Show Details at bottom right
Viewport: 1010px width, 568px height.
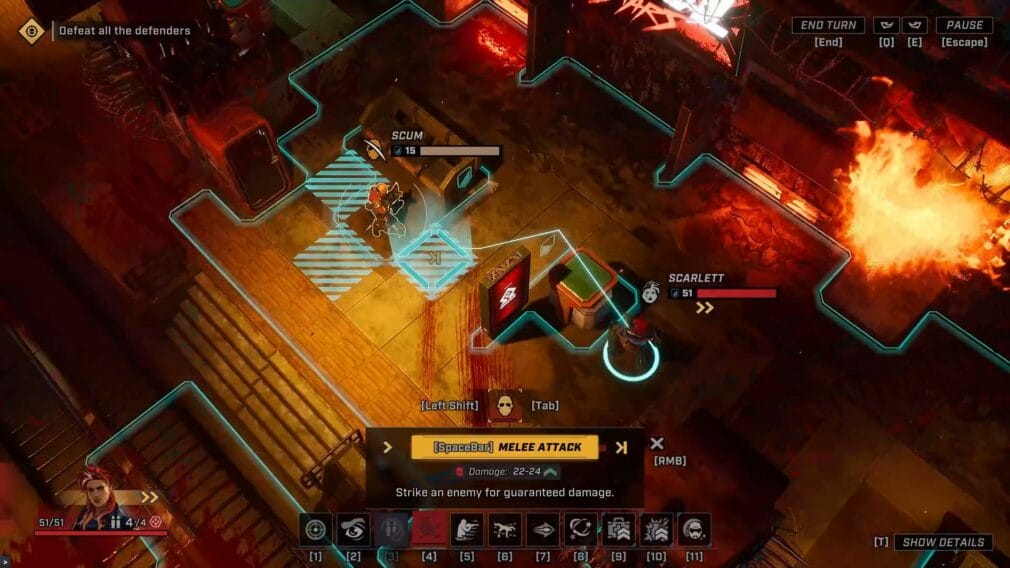tap(942, 542)
